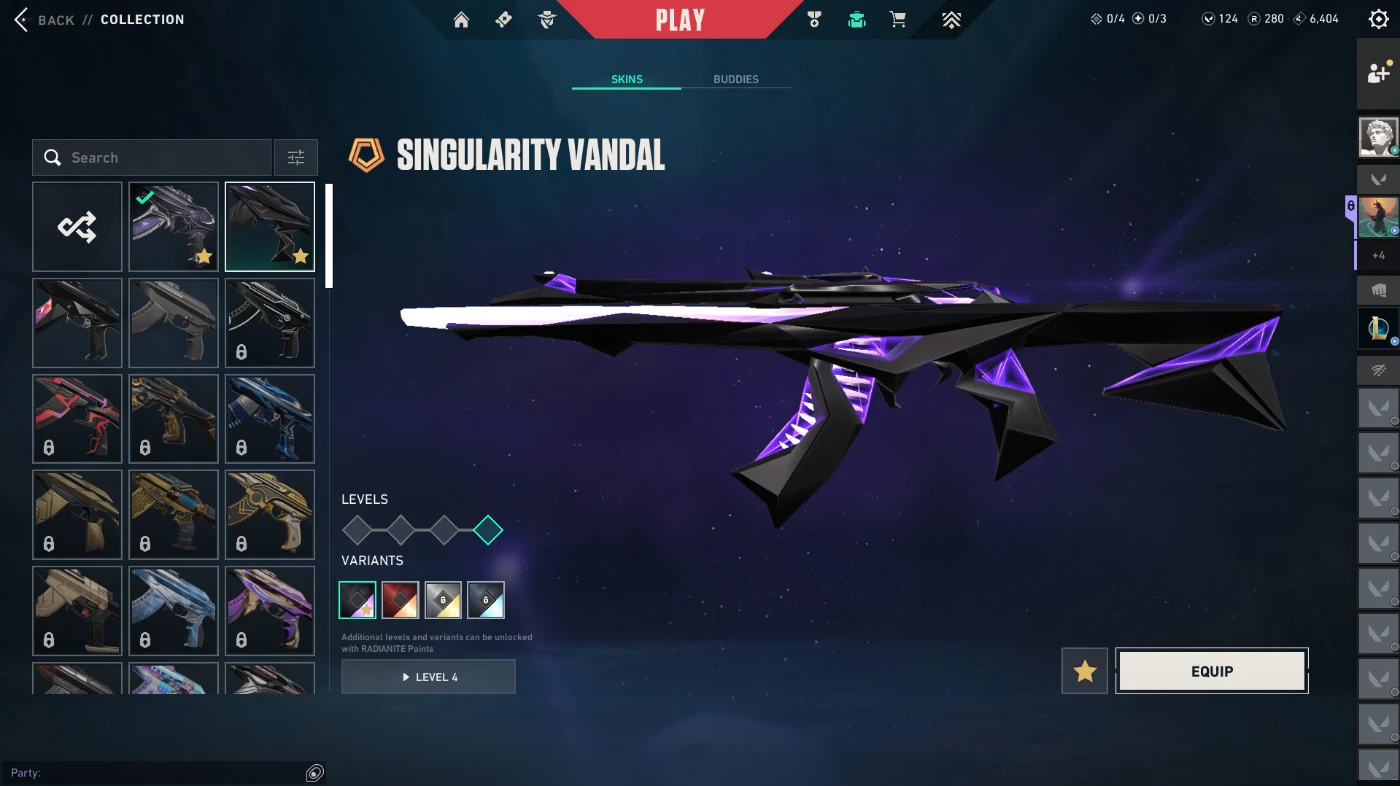Select the Skins tab
The width and height of the screenshot is (1400, 786).
coord(627,79)
